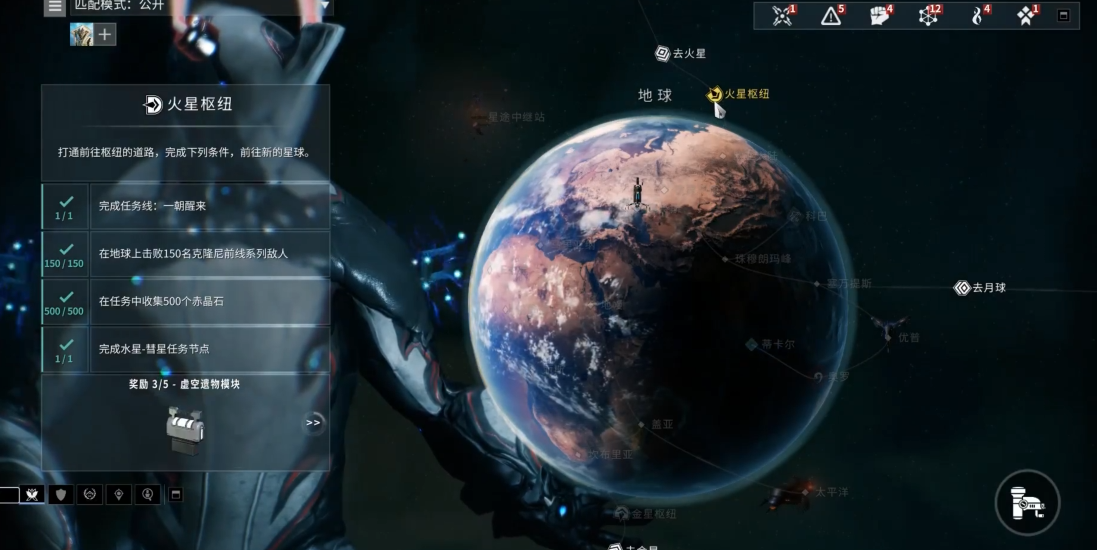1097x550 pixels.
Task: Show next reward with the >> arrow
Action: [313, 423]
